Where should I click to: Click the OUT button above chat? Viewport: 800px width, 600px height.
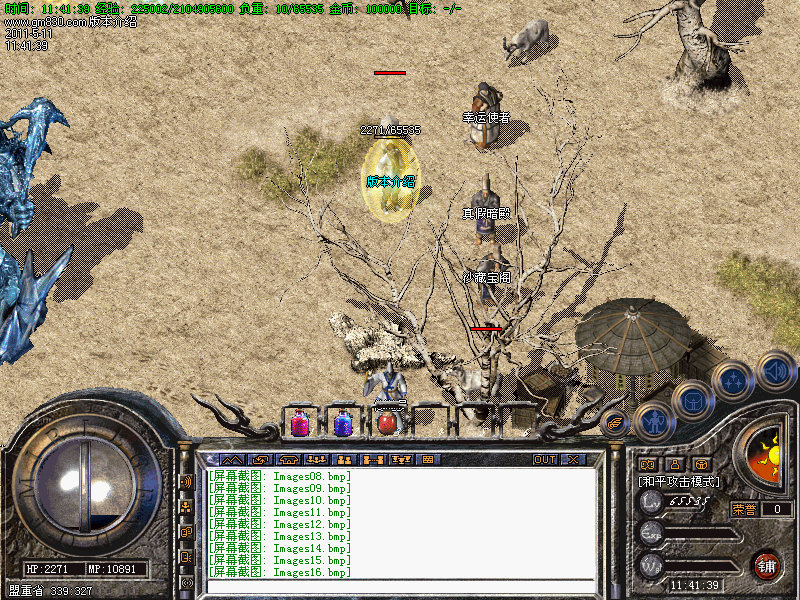[x=544, y=459]
